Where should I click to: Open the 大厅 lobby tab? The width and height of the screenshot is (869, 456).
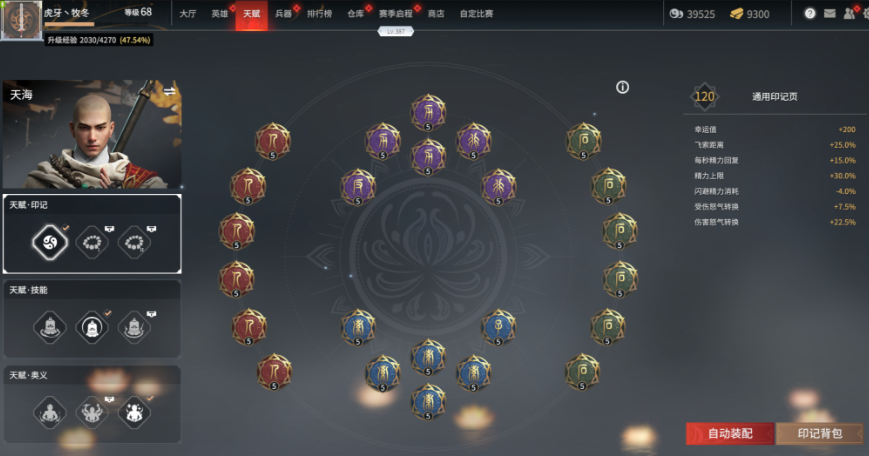188,14
